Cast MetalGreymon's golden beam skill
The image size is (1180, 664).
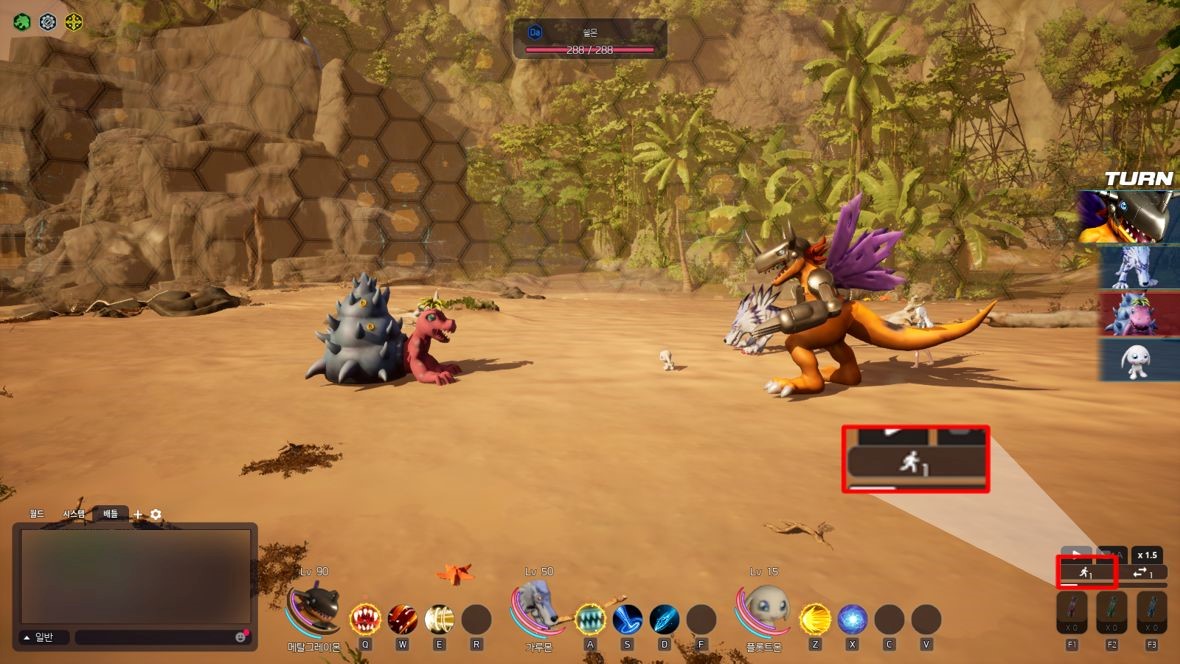tap(440, 620)
